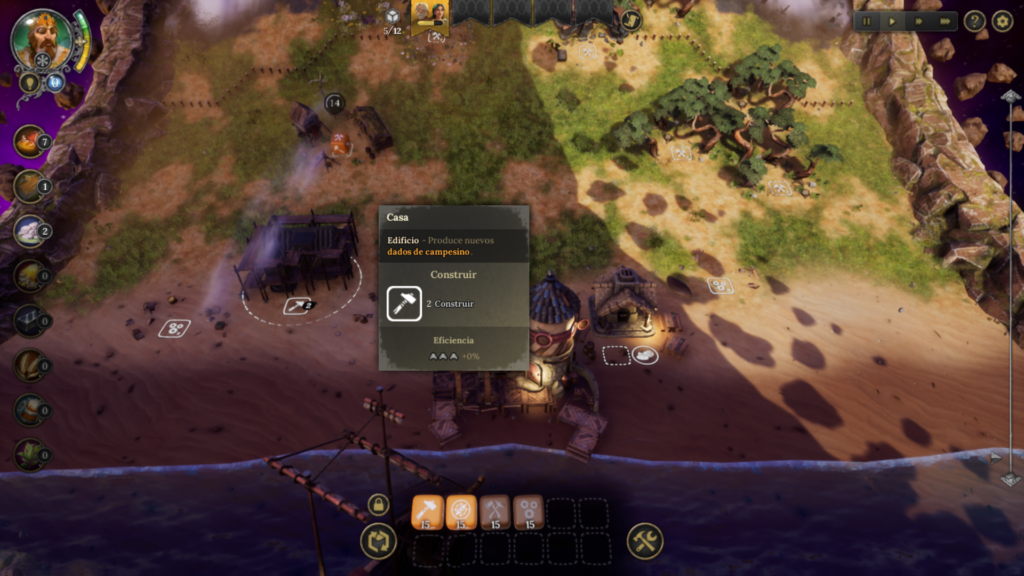Select the orange hammer build die
Viewport: 1024px width, 576px height.
pyautogui.click(x=427, y=512)
